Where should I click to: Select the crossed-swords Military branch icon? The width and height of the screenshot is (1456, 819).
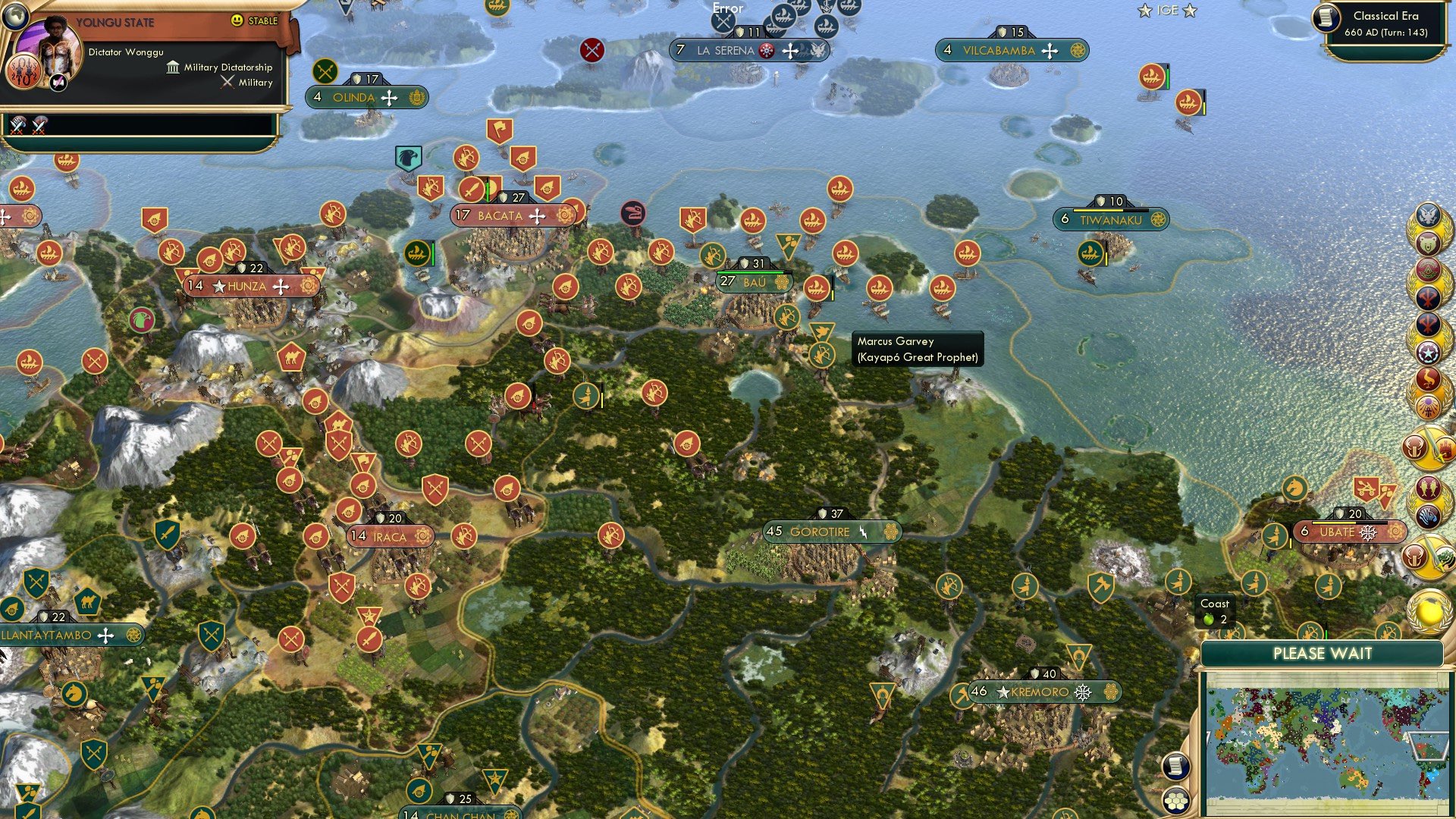tap(227, 82)
